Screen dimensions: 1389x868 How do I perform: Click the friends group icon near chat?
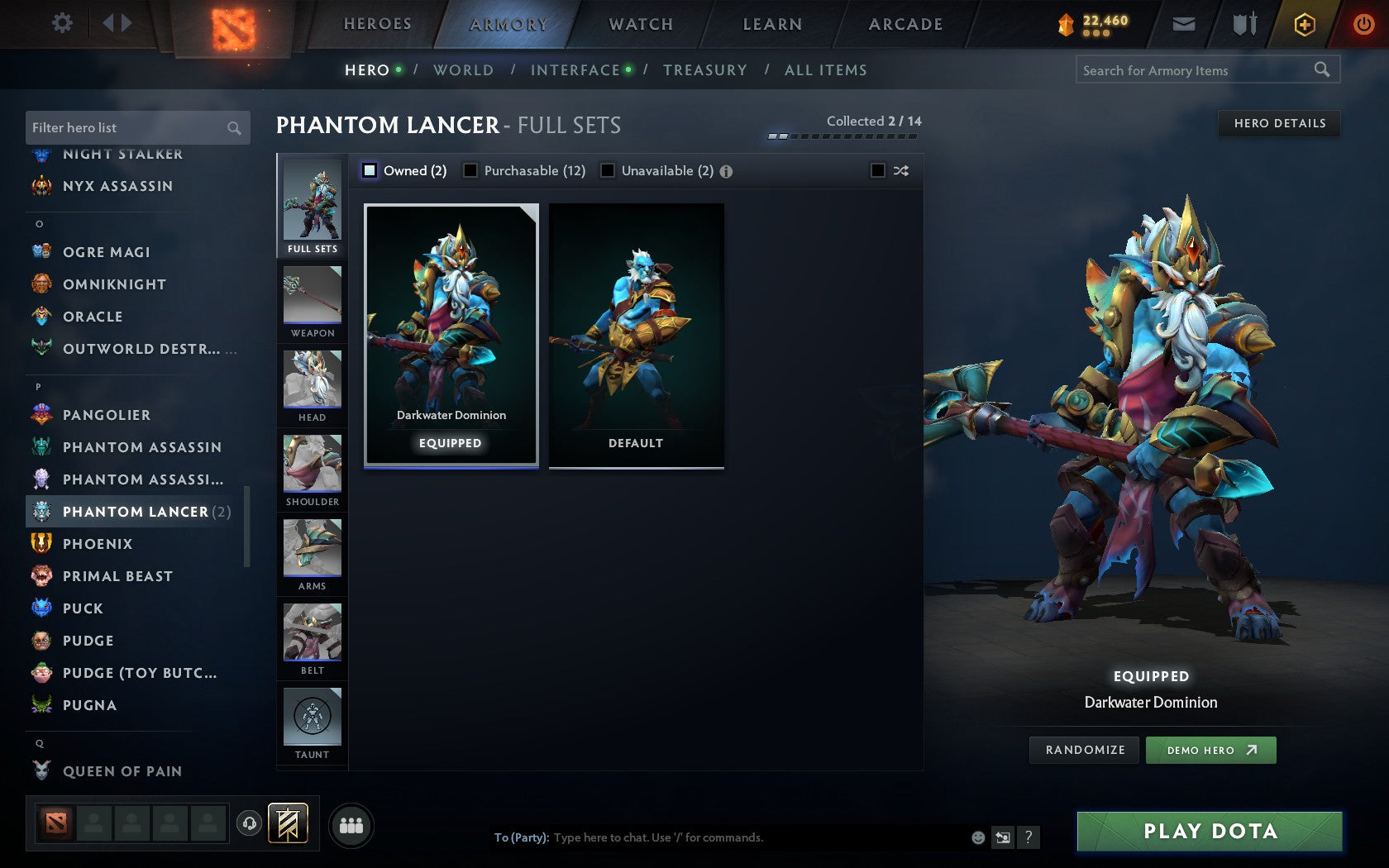(350, 824)
